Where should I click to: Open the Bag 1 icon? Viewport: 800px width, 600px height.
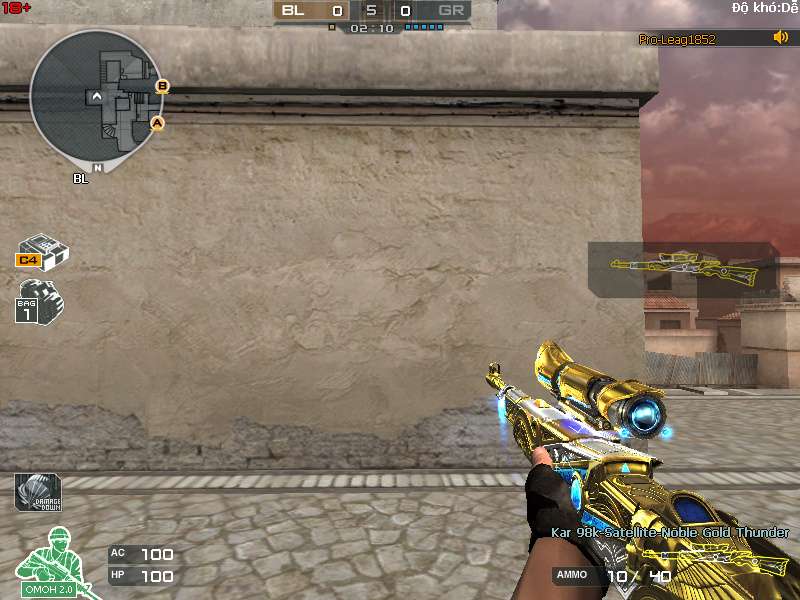[38, 300]
